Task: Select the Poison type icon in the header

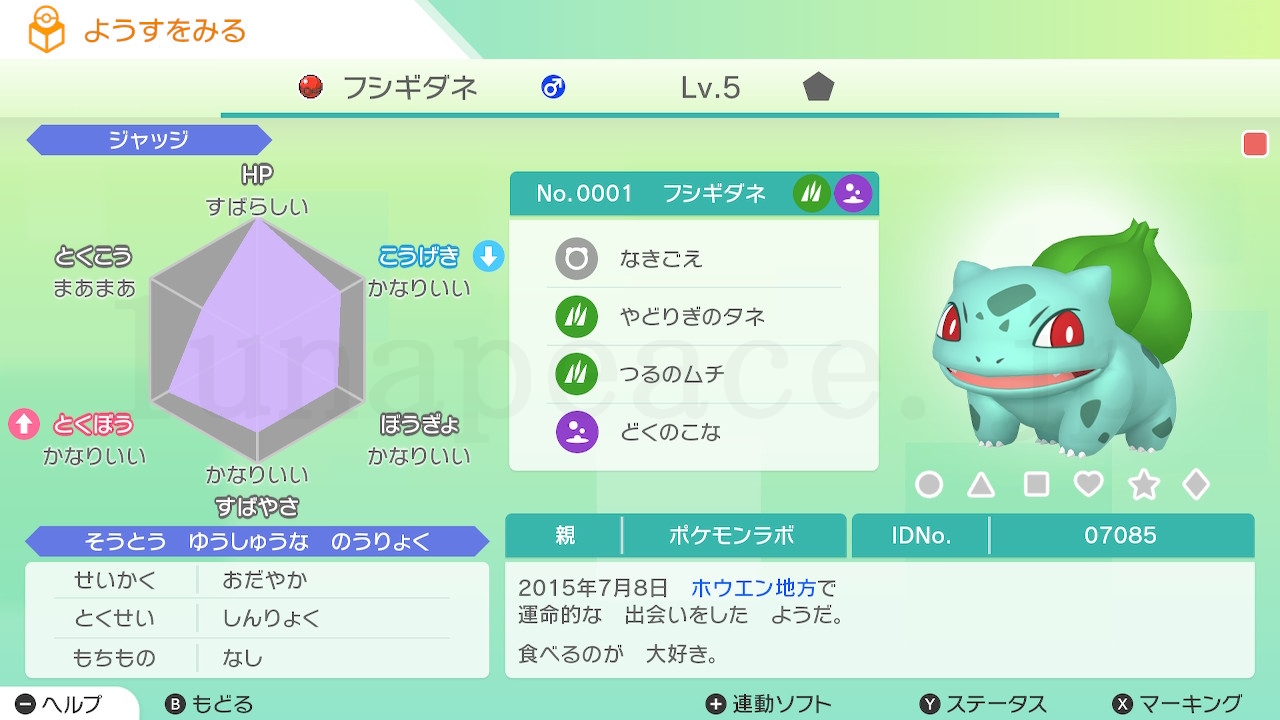Action: click(x=852, y=193)
